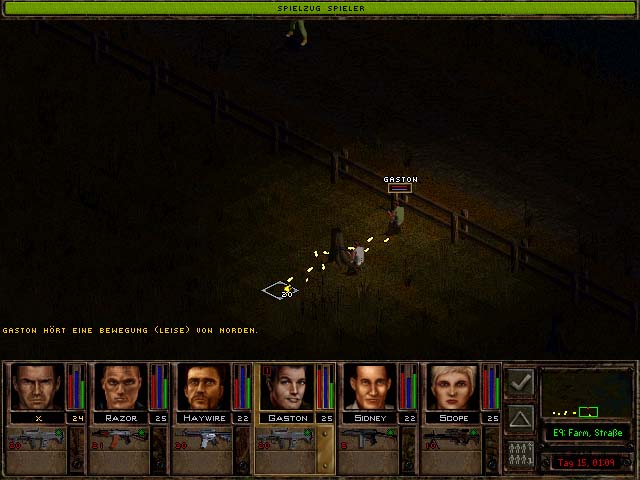The width and height of the screenshot is (640, 480).
Task: Select Sidney's weapon slot
Action: tap(371, 440)
